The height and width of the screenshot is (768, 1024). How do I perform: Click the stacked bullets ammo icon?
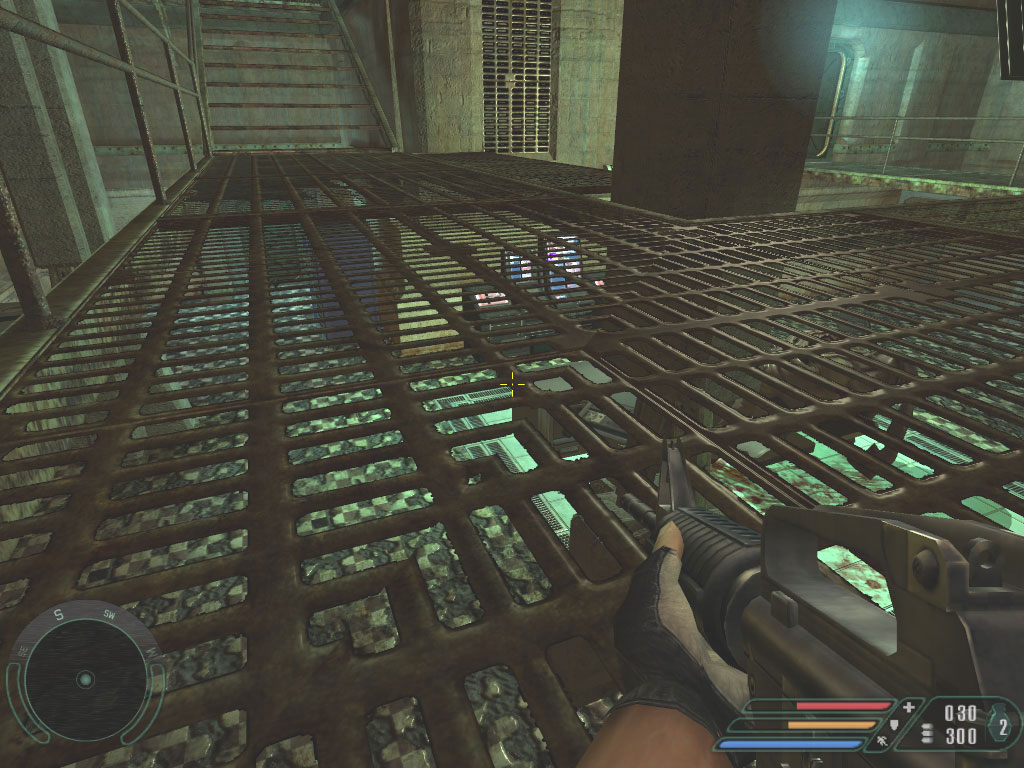click(926, 735)
